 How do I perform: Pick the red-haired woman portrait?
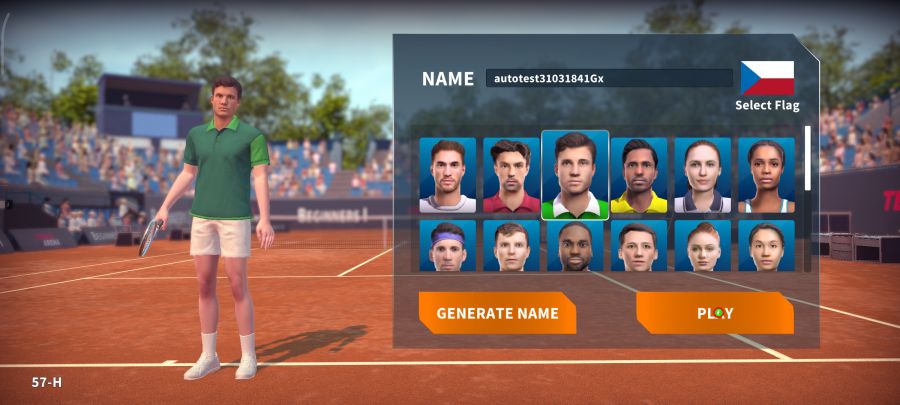pyautogui.click(x=702, y=246)
